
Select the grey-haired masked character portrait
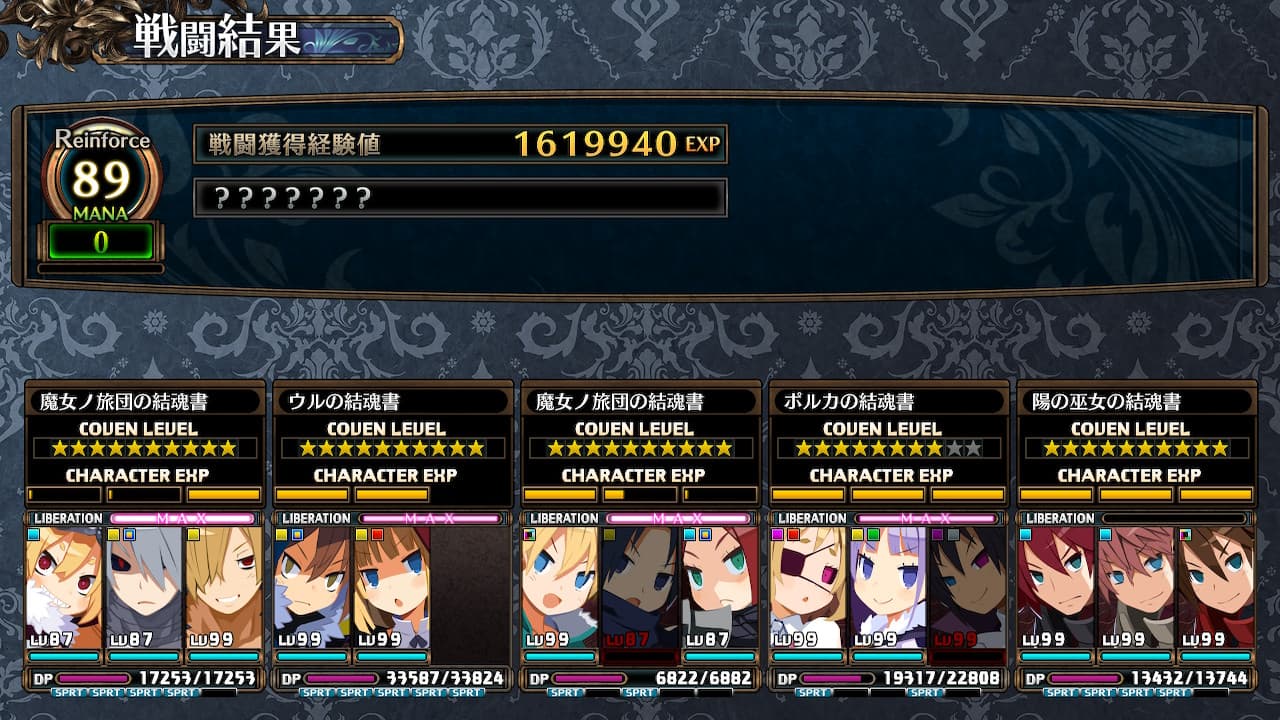pyautogui.click(x=144, y=587)
